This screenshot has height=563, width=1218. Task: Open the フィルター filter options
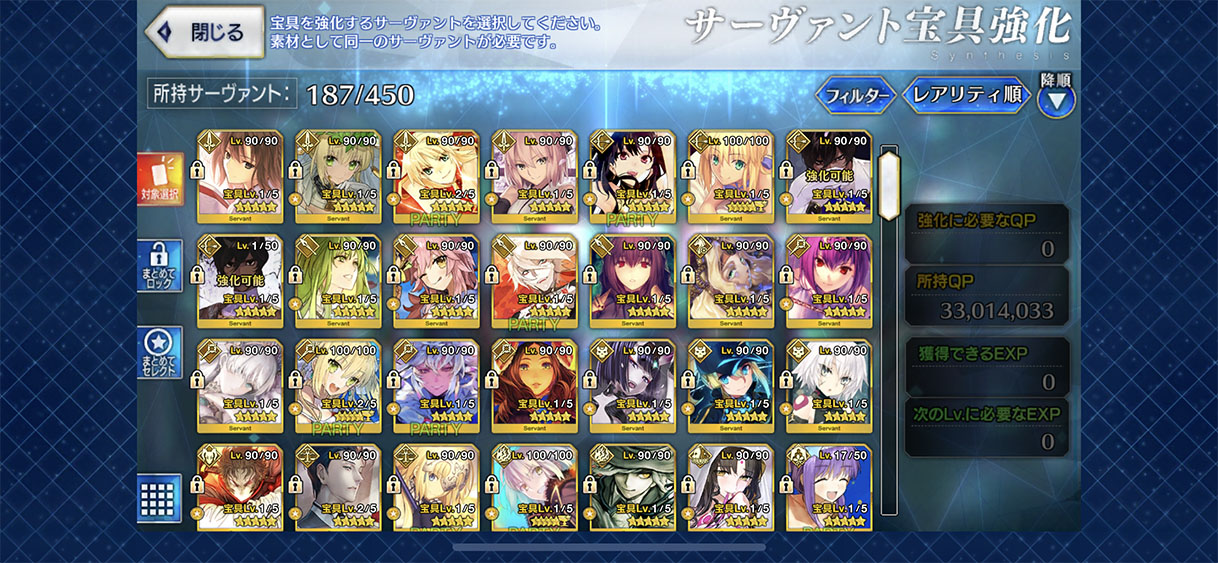tap(855, 95)
